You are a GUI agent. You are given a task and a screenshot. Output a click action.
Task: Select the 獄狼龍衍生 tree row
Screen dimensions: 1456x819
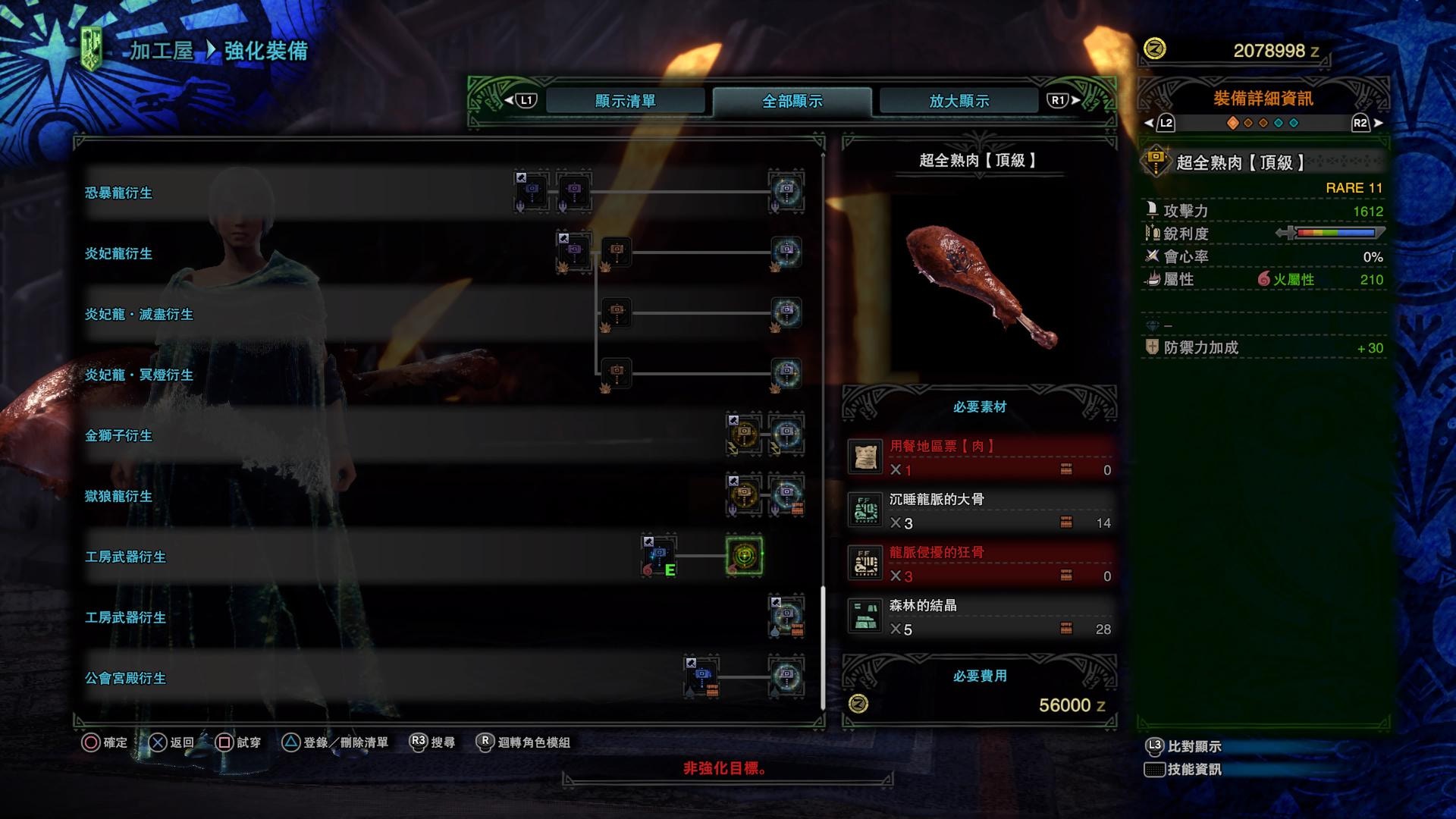point(119,496)
